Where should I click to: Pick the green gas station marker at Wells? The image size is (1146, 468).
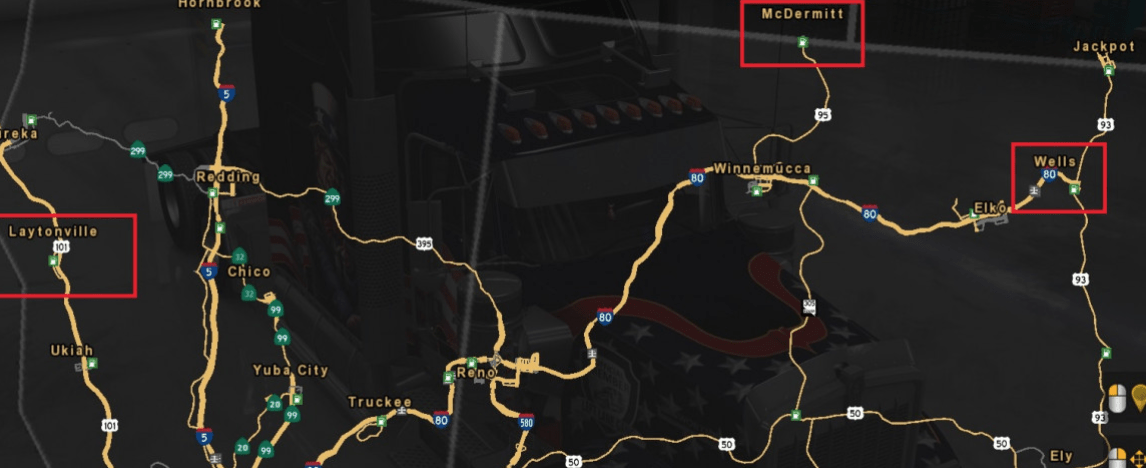(1074, 189)
